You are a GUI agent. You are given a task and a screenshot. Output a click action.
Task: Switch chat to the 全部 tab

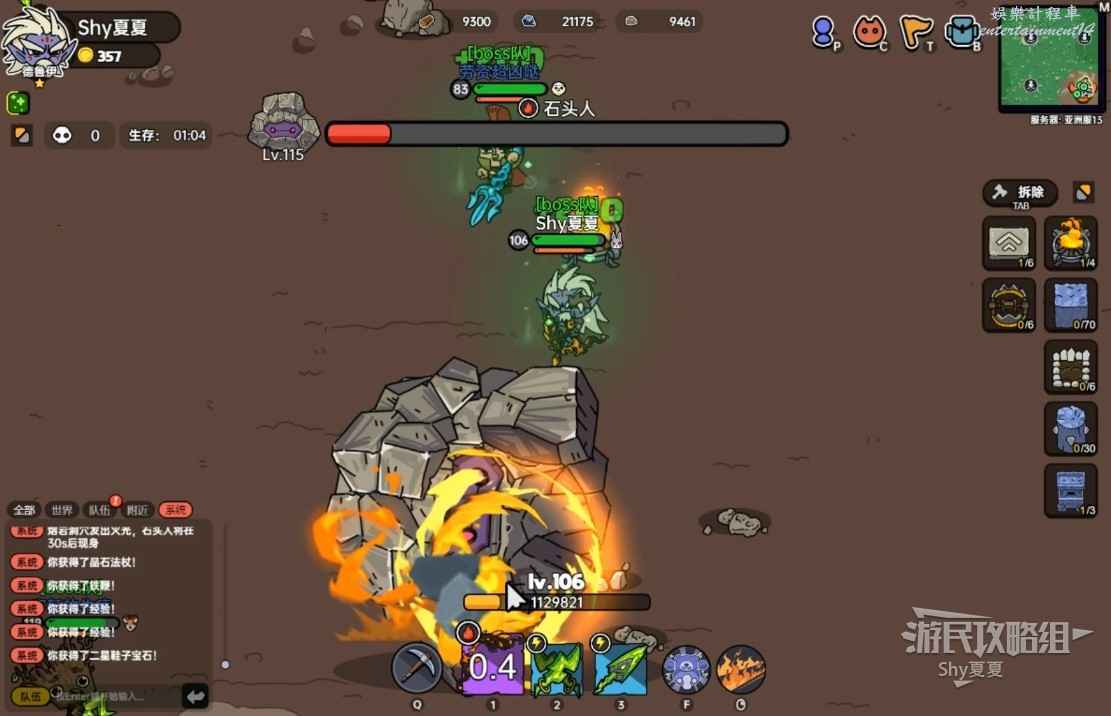(25, 510)
